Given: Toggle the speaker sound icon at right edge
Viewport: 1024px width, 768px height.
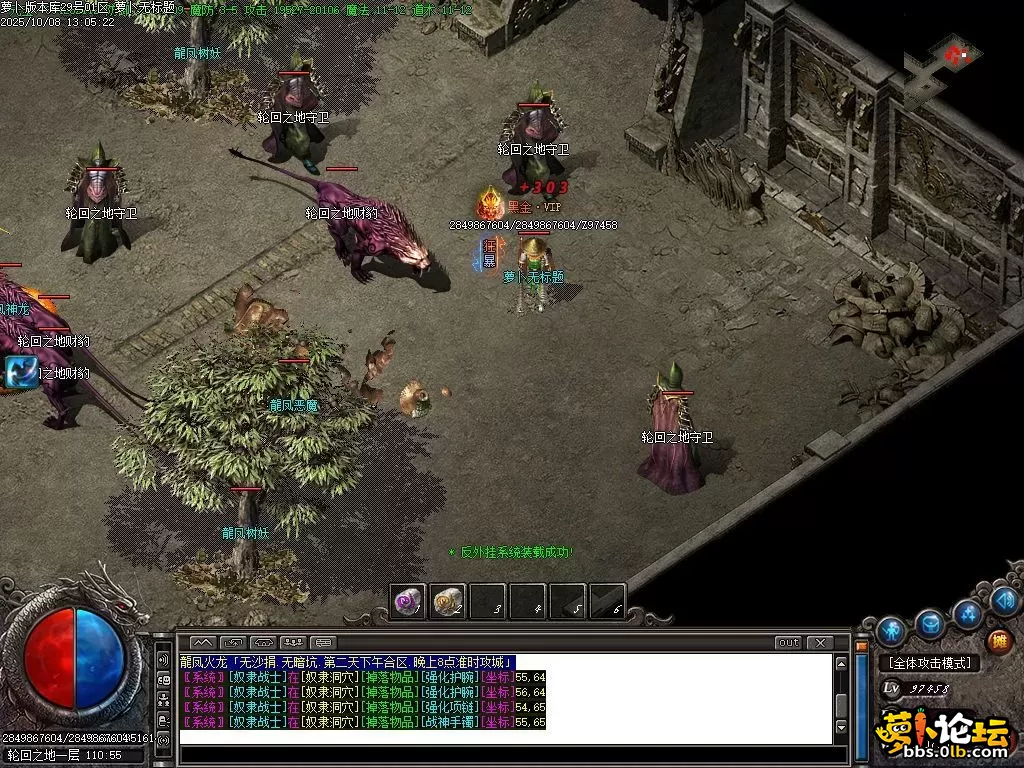Looking at the screenshot, I should click(1006, 601).
